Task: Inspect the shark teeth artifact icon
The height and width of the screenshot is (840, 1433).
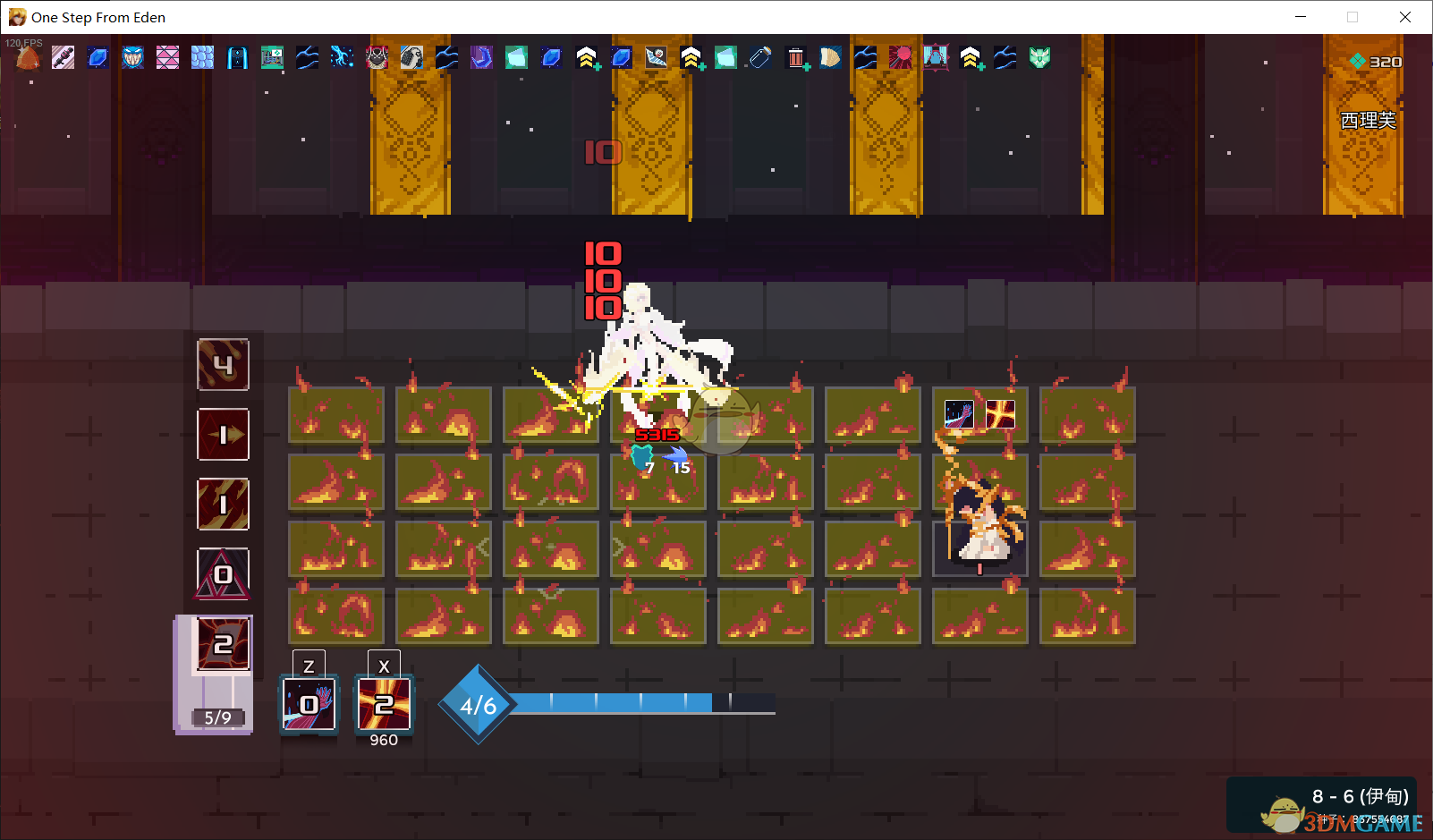Action: click(132, 58)
